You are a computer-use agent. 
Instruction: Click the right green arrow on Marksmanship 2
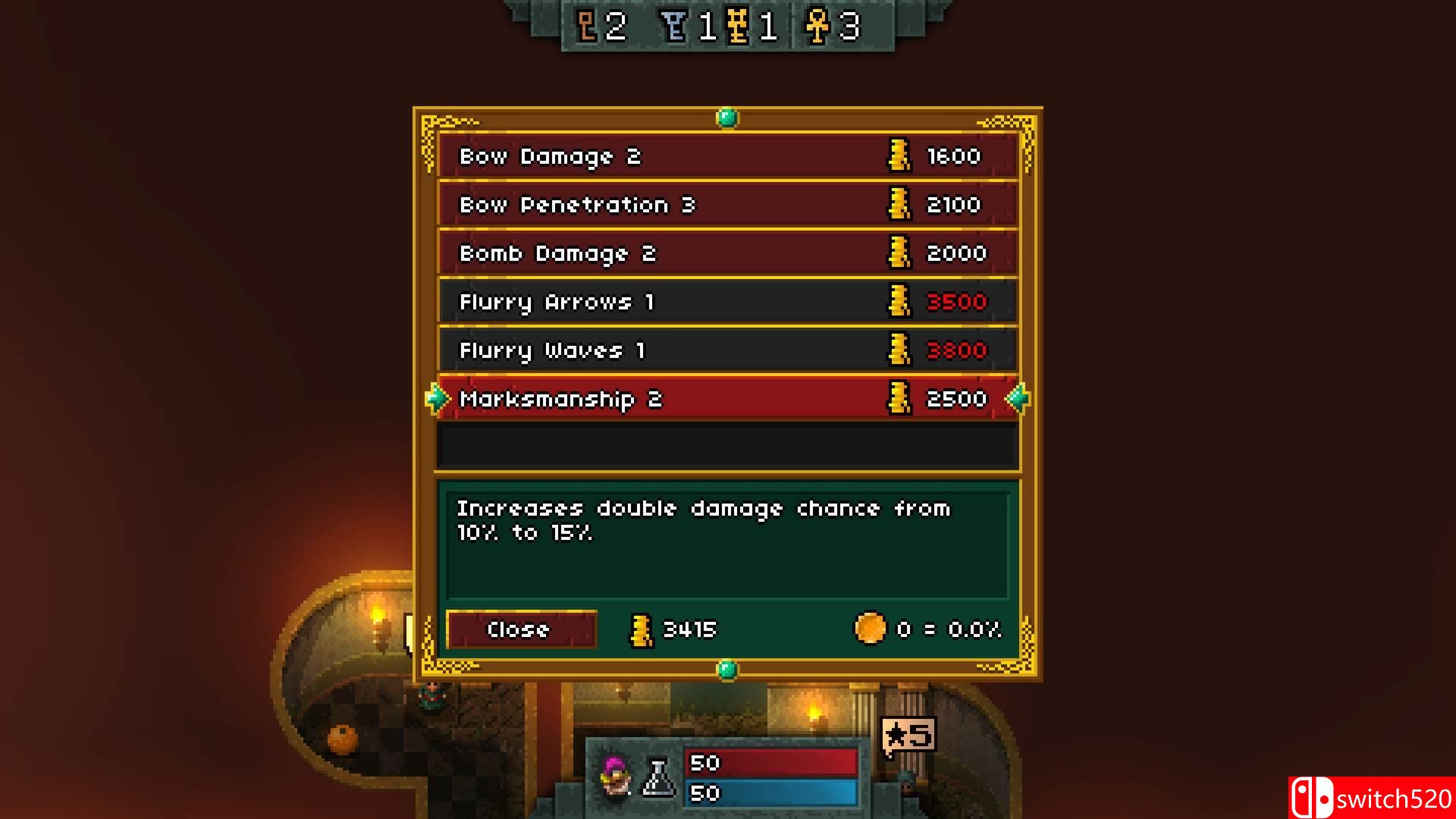point(1015,398)
